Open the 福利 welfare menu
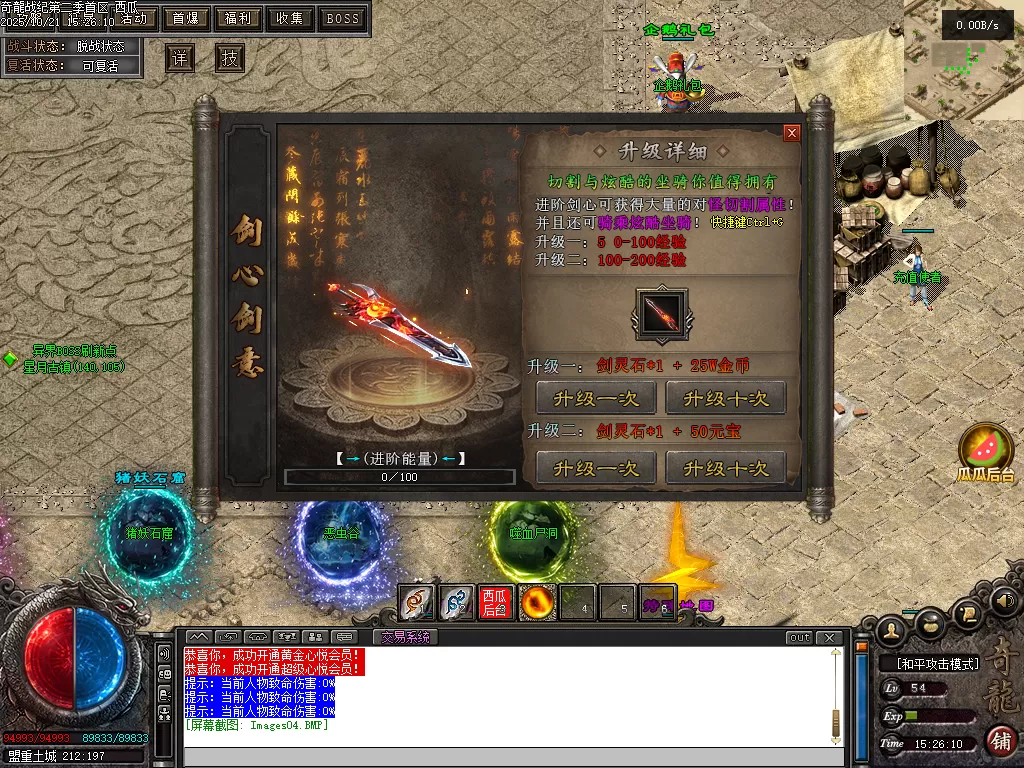Image resolution: width=1024 pixels, height=768 pixels. click(238, 18)
